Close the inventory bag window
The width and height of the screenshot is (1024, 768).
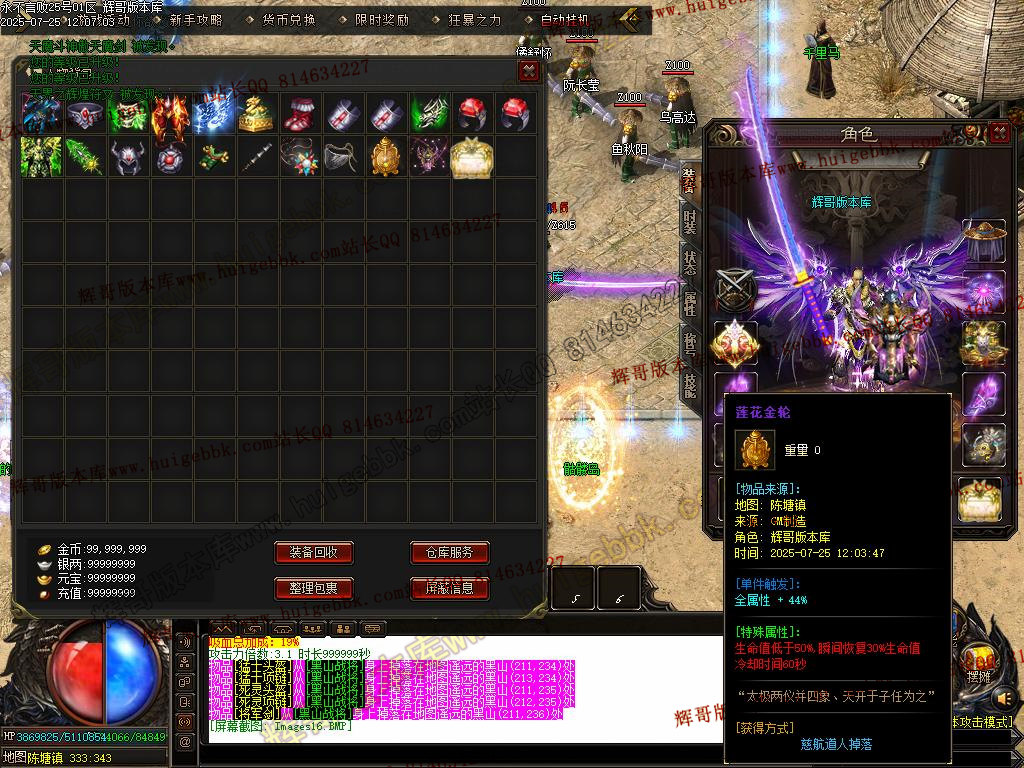pyautogui.click(x=529, y=71)
